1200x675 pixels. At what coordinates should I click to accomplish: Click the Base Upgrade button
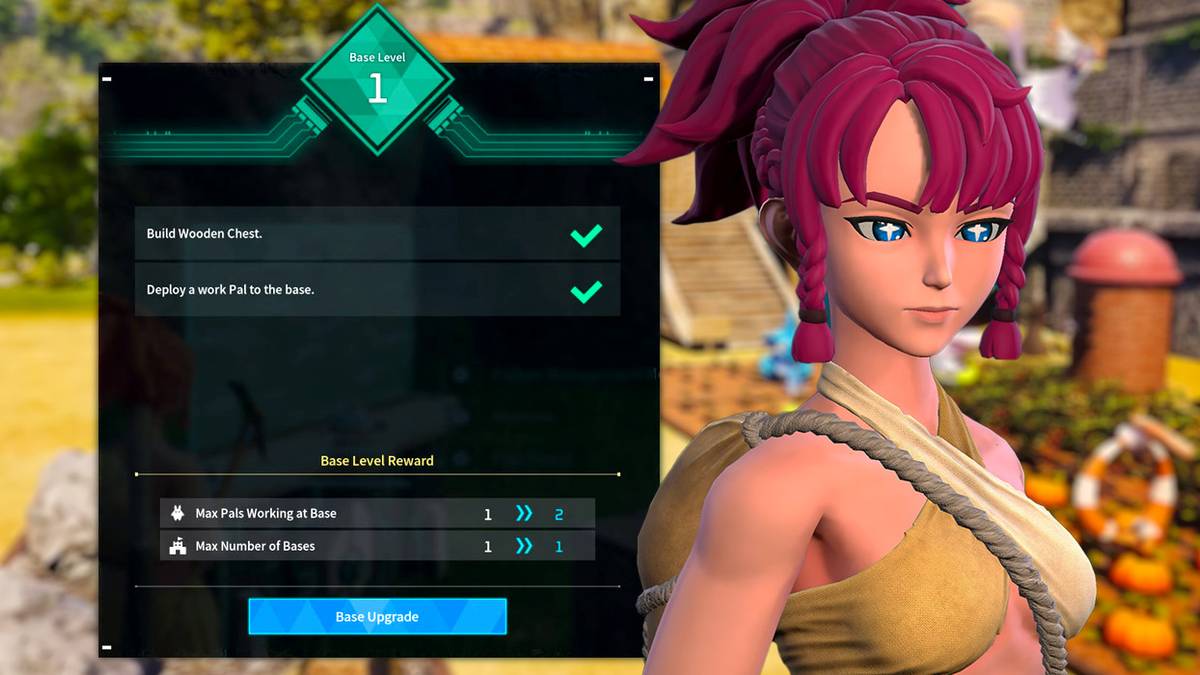tap(377, 617)
